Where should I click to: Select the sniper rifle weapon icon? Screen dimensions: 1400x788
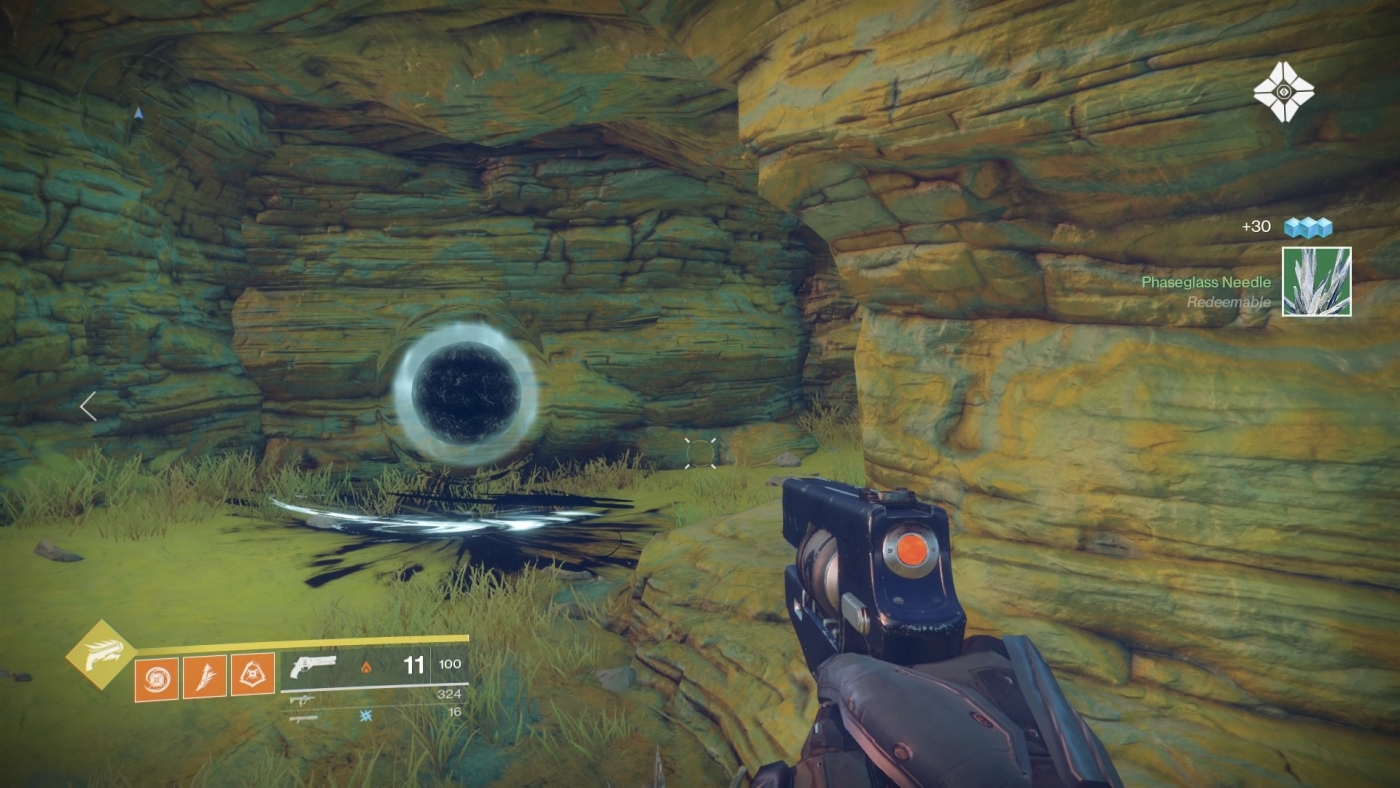click(x=302, y=719)
